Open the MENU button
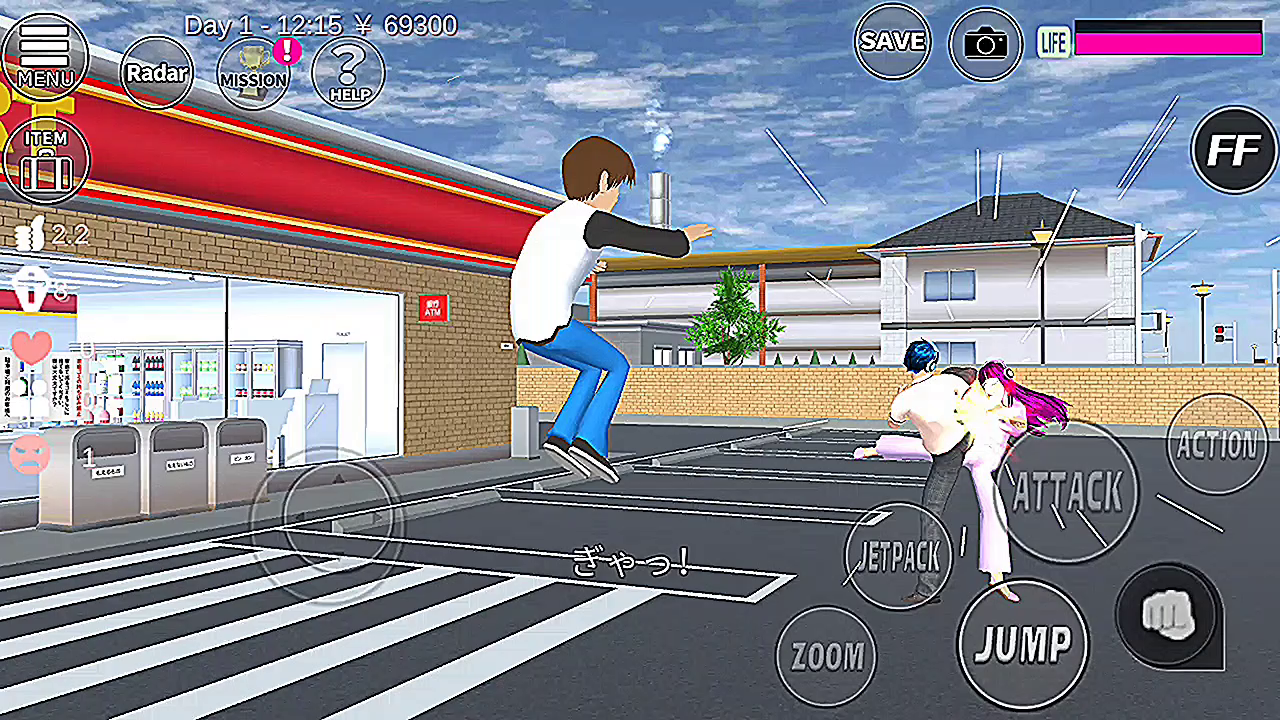 click(x=45, y=53)
